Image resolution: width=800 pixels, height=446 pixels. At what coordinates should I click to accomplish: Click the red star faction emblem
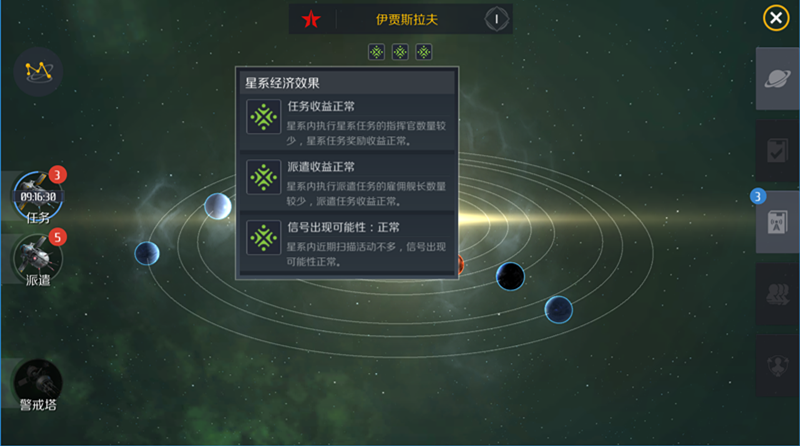click(311, 19)
